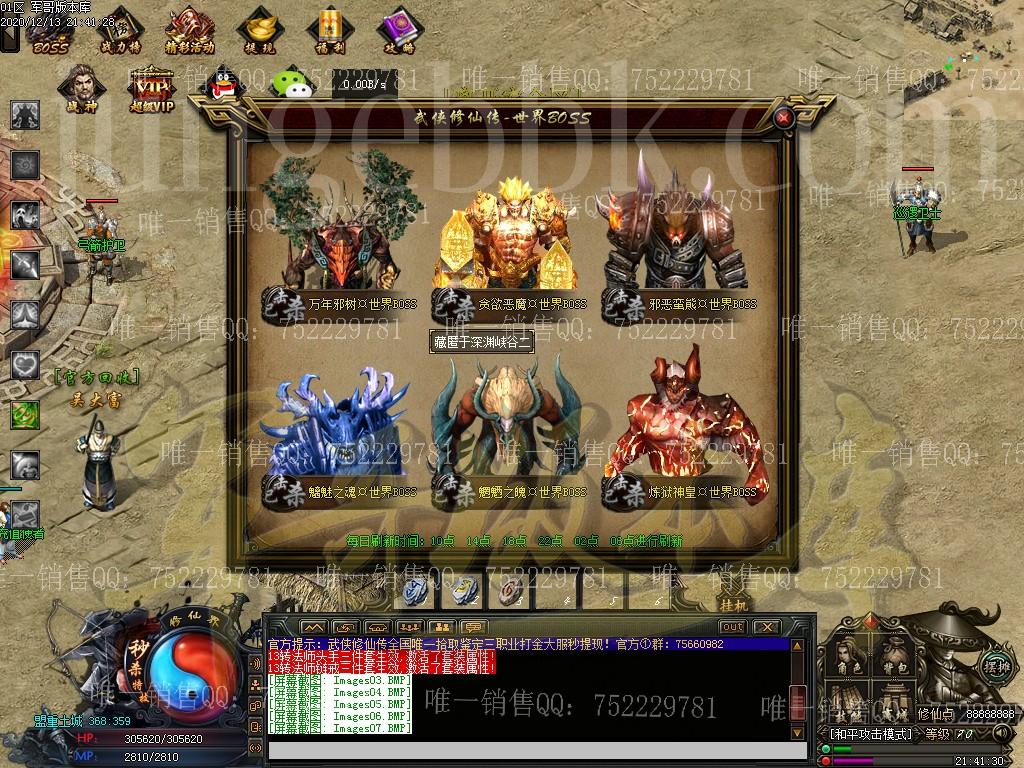Close the 世界BOSS window
The width and height of the screenshot is (1024, 768).
pos(785,118)
